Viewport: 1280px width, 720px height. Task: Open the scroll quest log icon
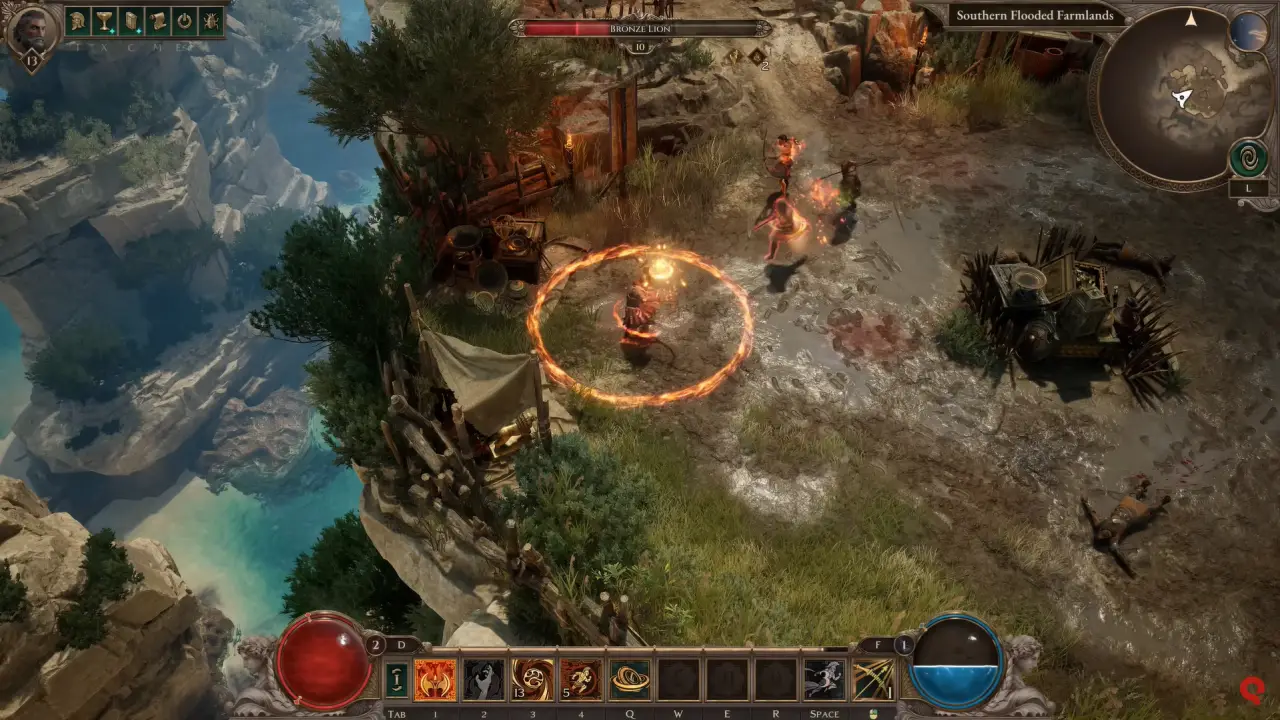tap(157, 20)
